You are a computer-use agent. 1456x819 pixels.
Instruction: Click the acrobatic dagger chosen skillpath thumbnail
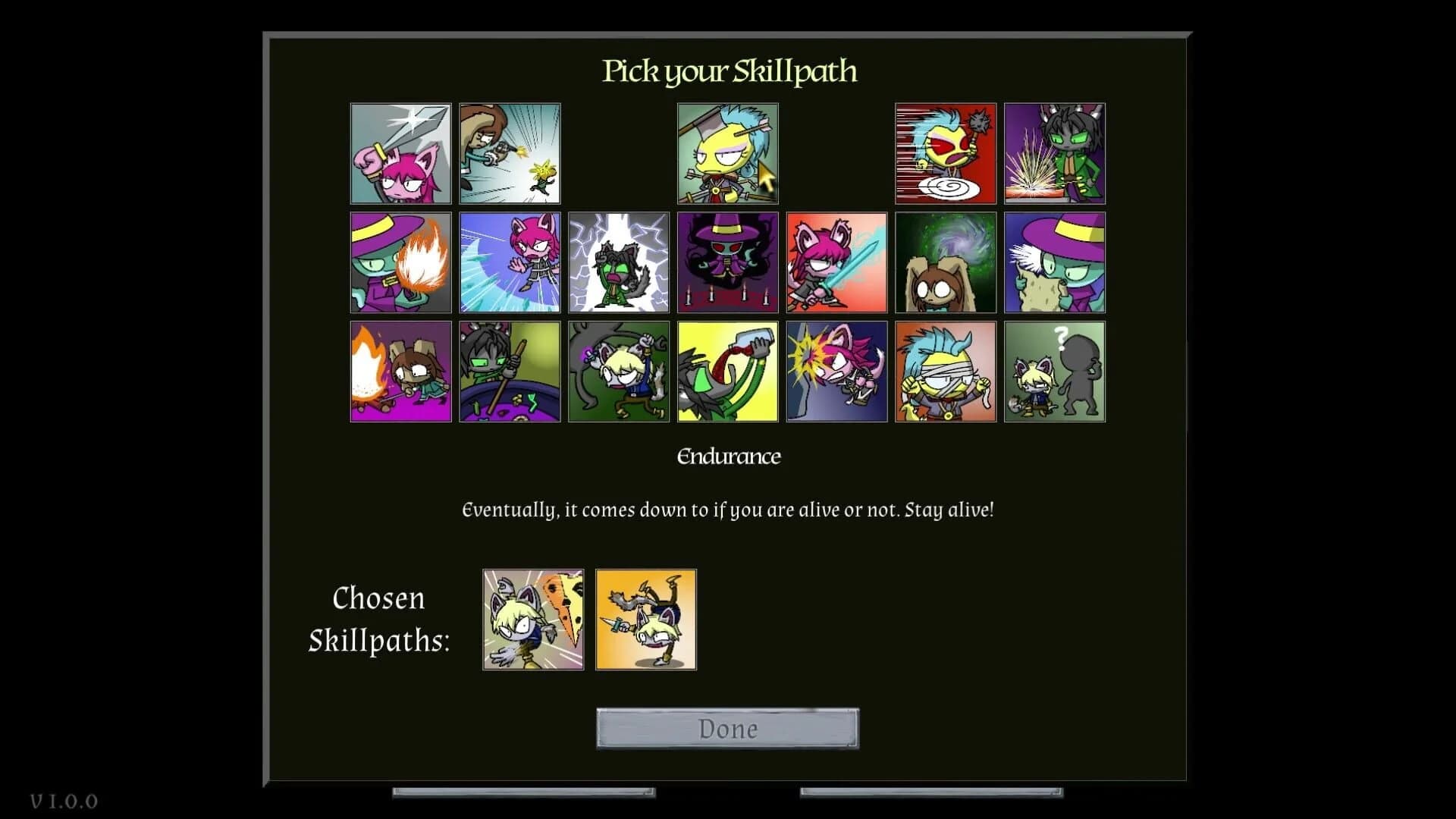[x=645, y=619]
